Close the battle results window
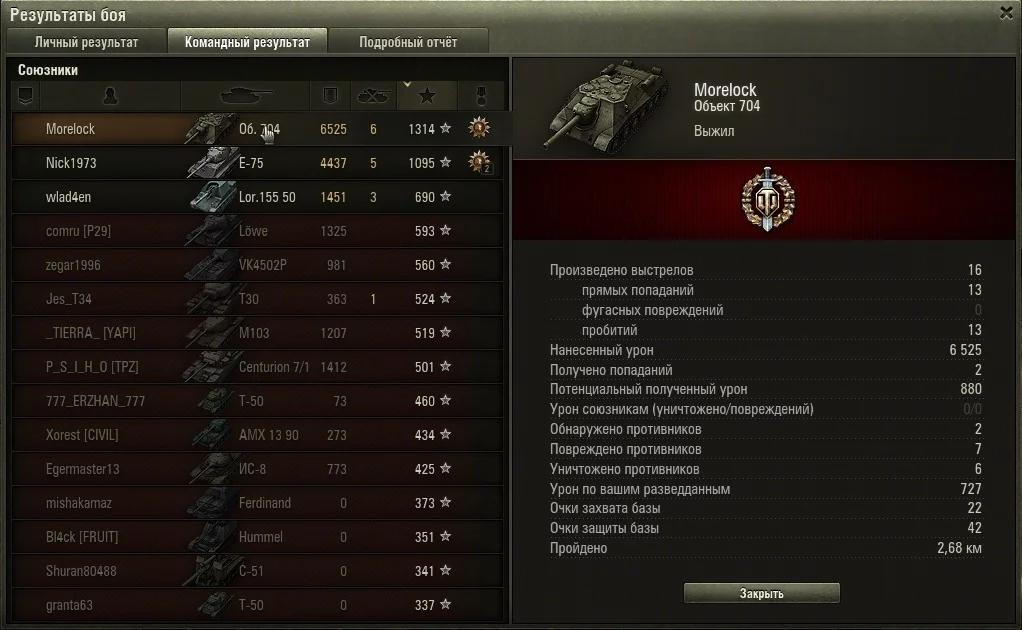Image resolution: width=1022 pixels, height=630 pixels. tap(1006, 13)
